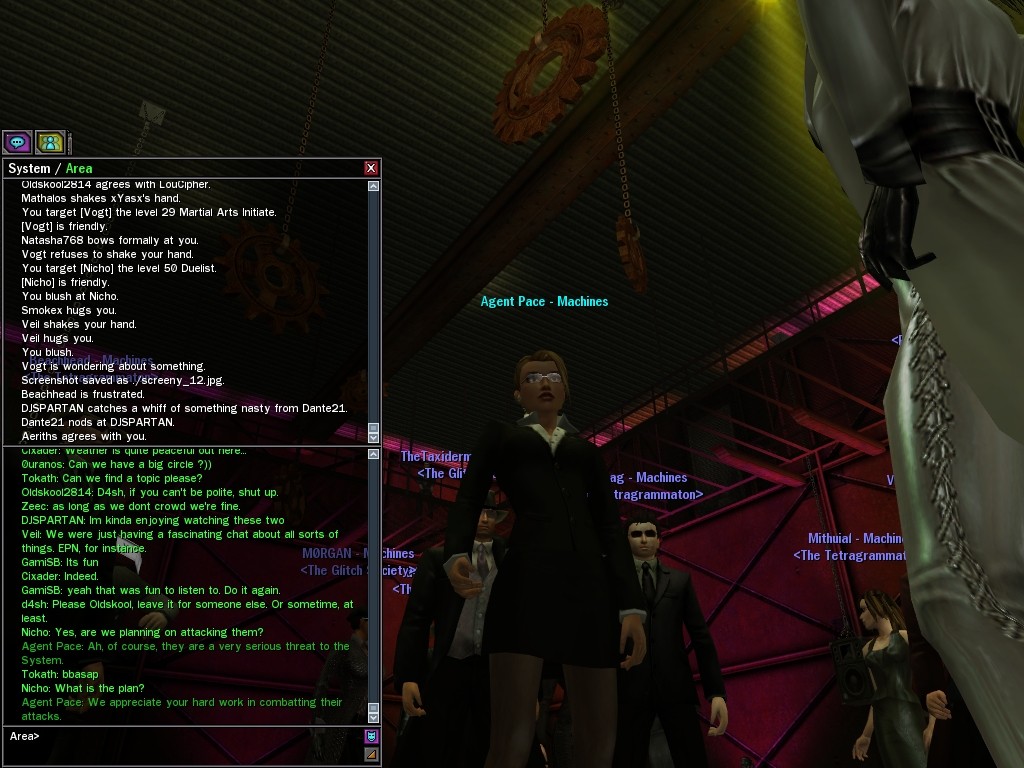This screenshot has width=1024, height=768.
Task: Switch to the System chat tab
Action: 28,169
